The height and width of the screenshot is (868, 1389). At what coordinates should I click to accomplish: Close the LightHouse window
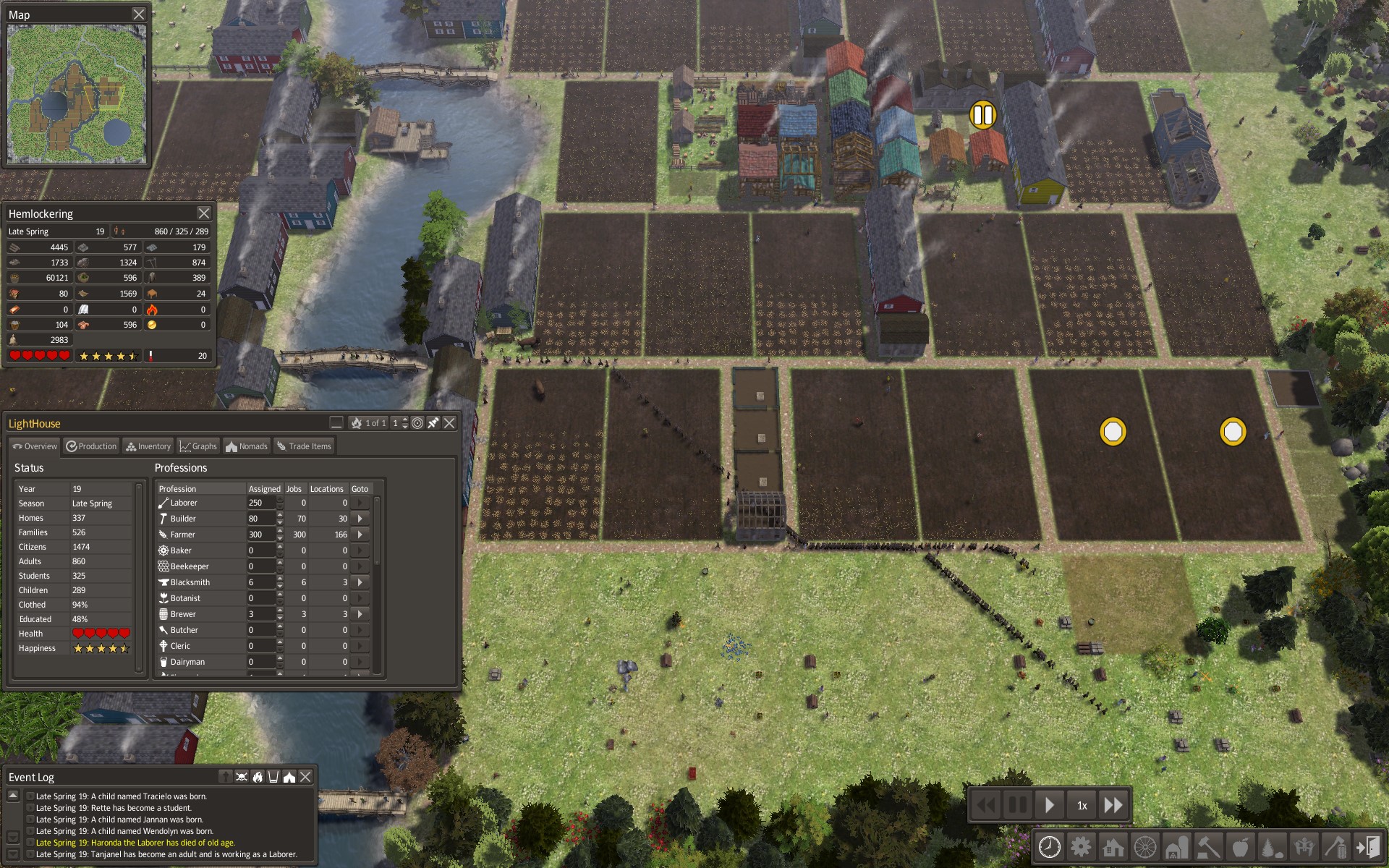click(x=449, y=423)
